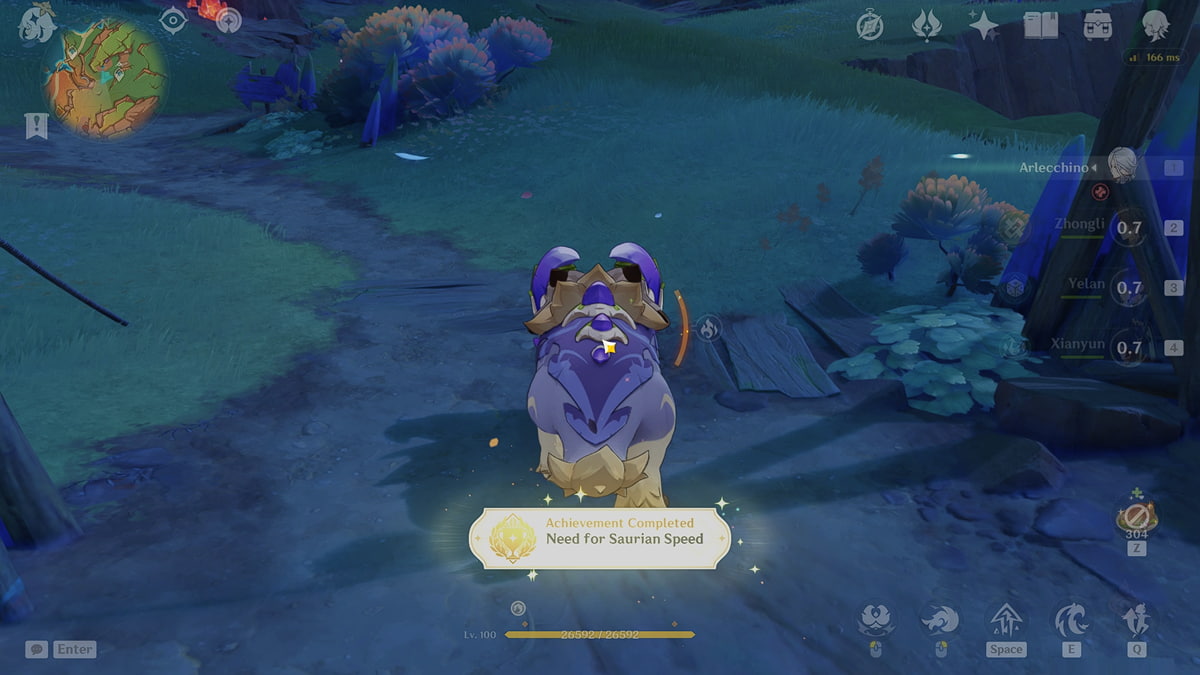1200x675 pixels.
Task: Open the compass icon in the top bar
Action: click(870, 27)
